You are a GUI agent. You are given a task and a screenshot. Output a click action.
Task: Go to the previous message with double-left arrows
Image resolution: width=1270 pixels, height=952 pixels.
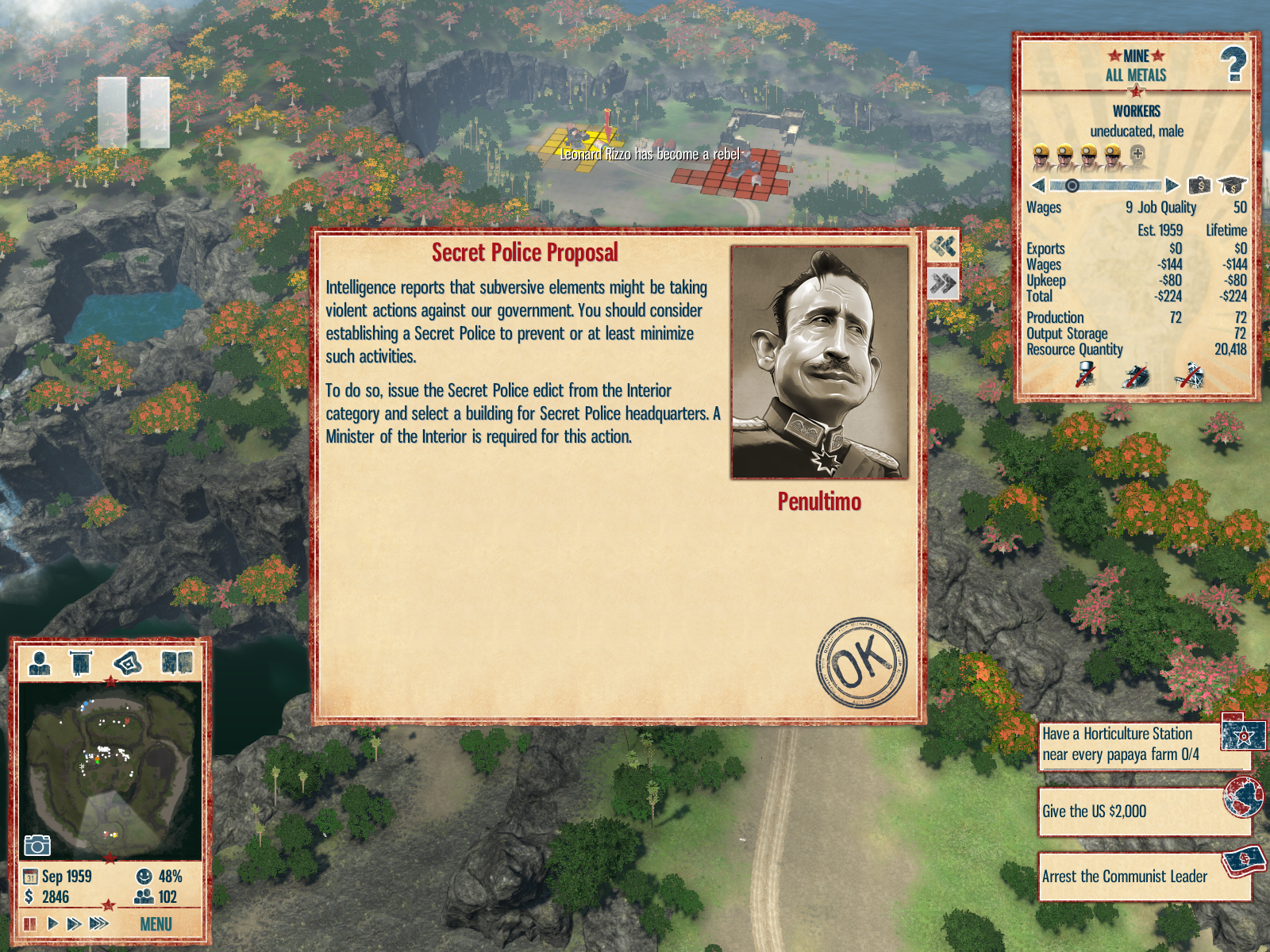943,247
